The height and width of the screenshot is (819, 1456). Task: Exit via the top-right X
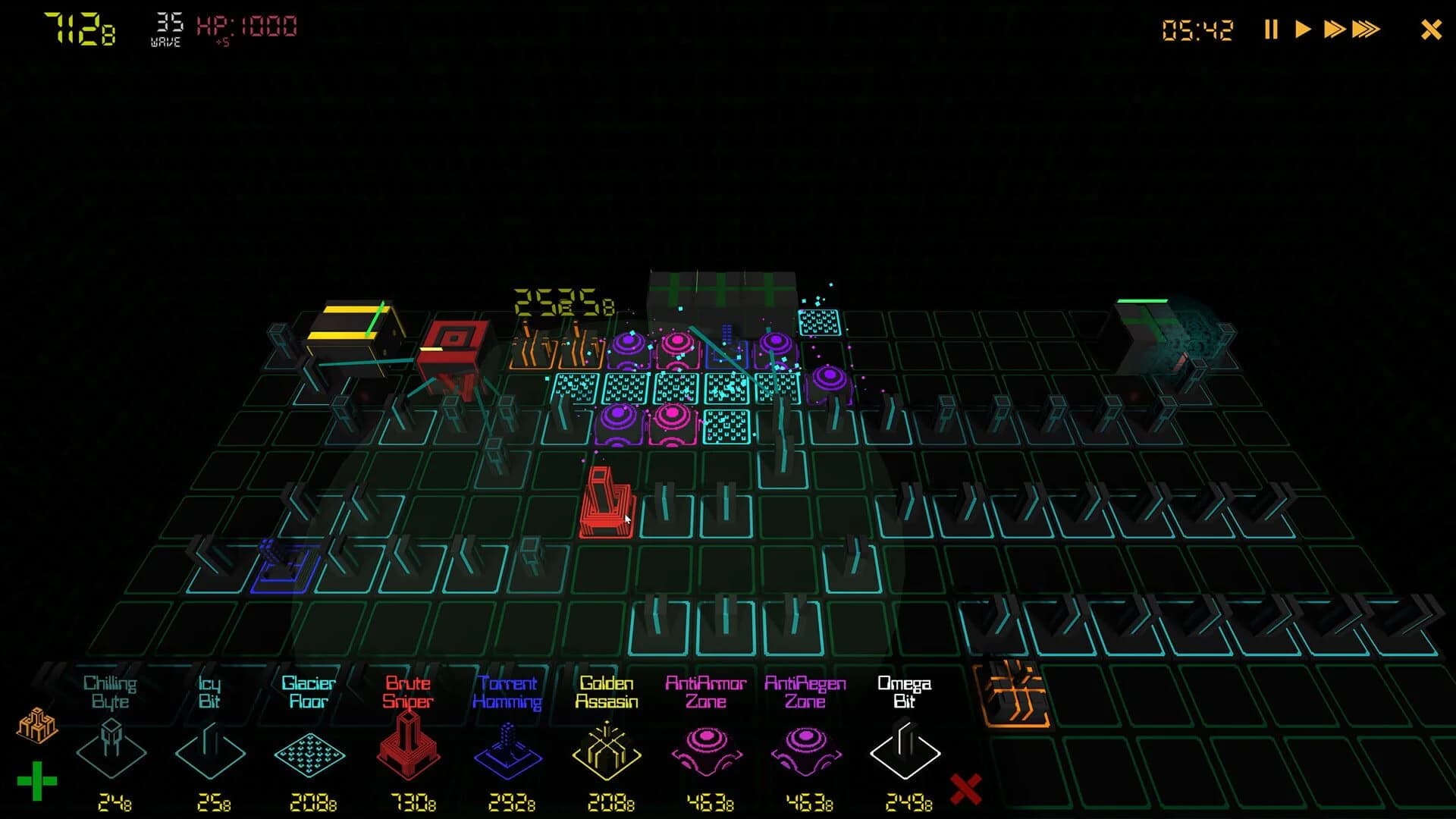(x=1430, y=30)
